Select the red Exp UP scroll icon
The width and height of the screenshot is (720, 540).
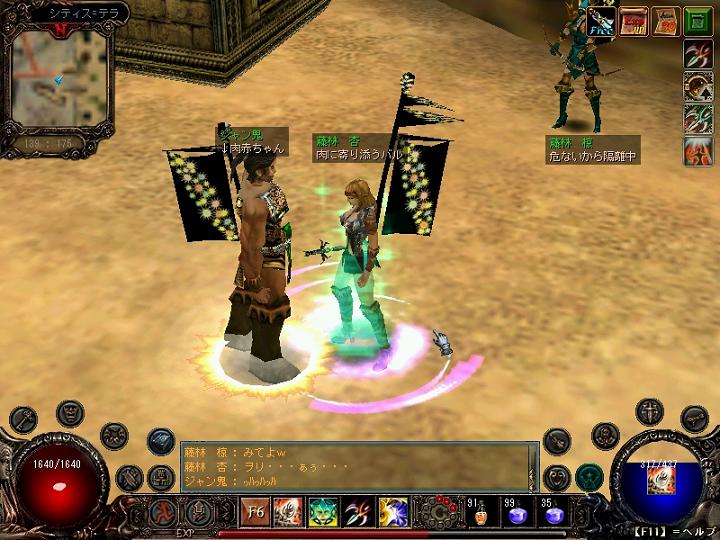(633, 21)
